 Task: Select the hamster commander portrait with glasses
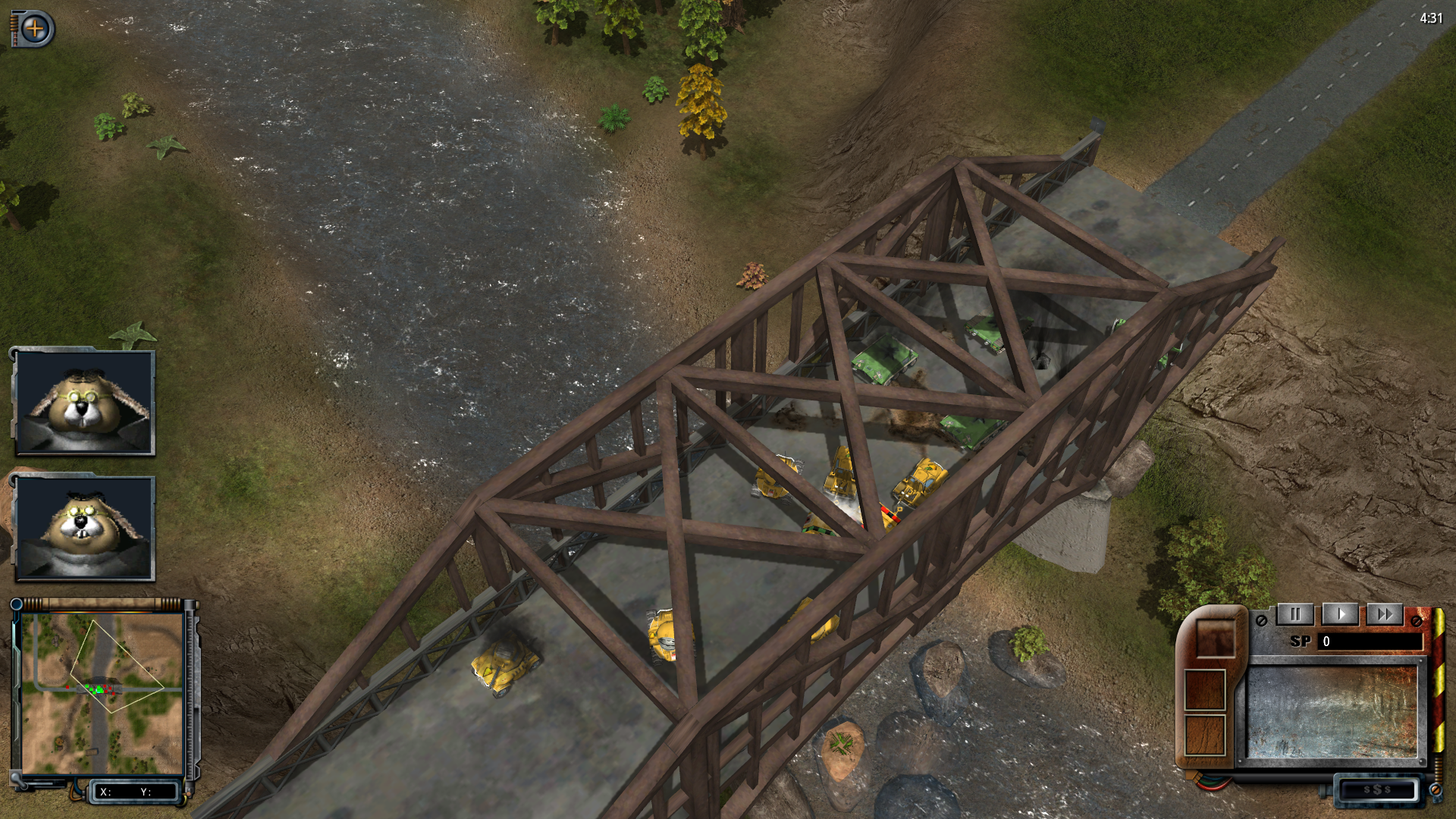pos(84,403)
